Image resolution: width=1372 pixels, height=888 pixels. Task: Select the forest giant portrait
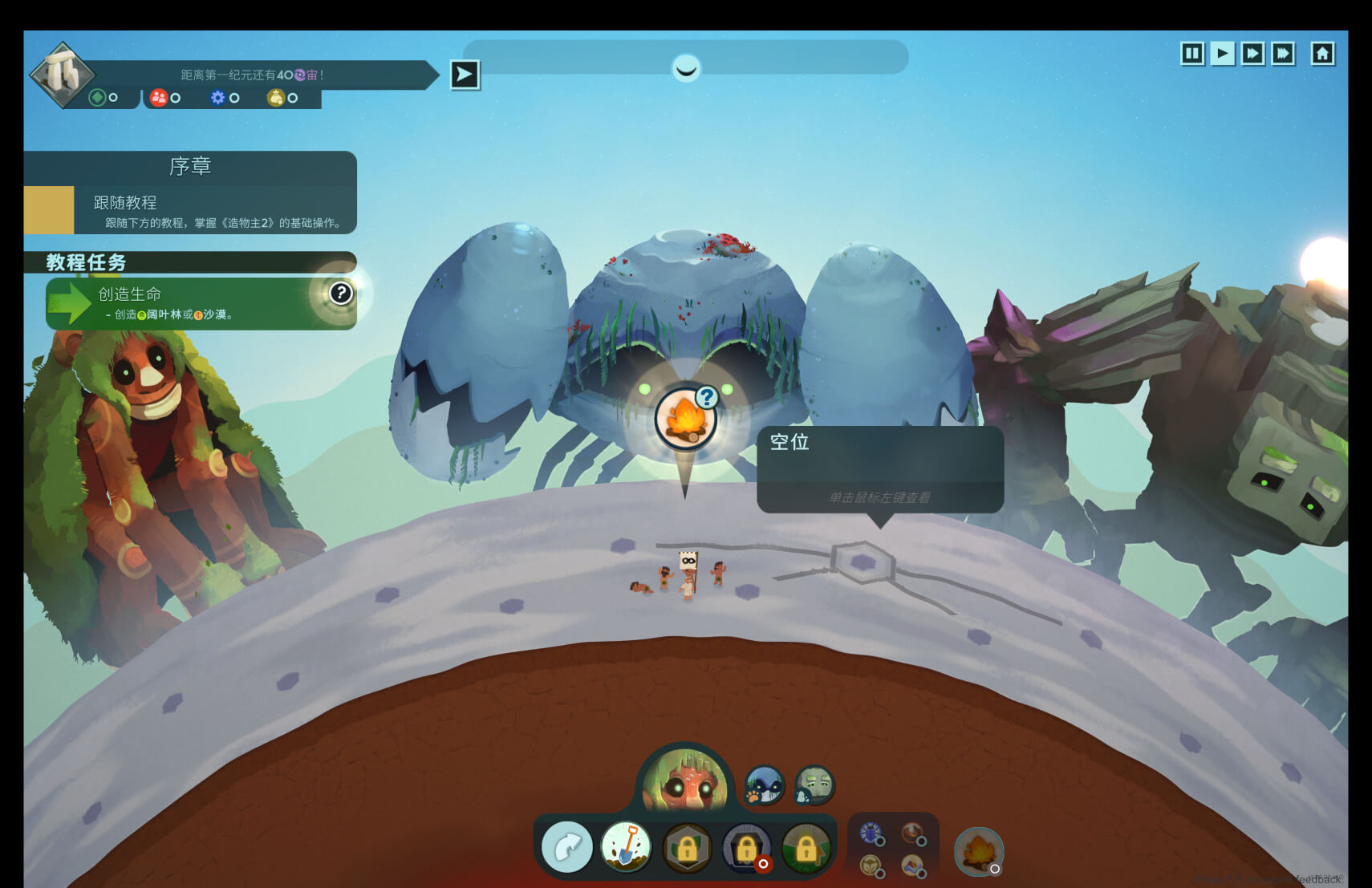click(x=685, y=782)
